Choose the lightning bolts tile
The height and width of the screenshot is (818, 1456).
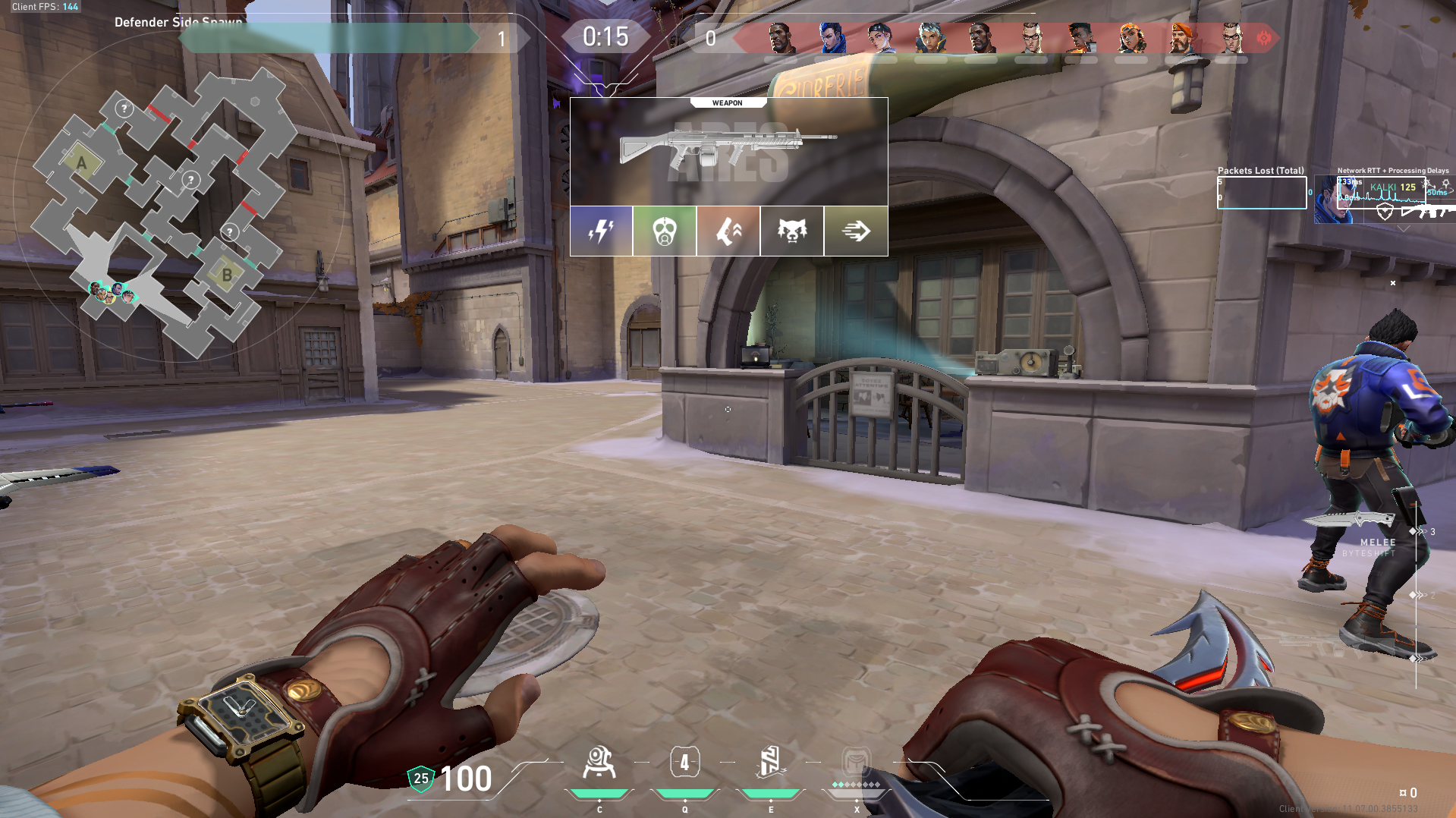pos(601,231)
